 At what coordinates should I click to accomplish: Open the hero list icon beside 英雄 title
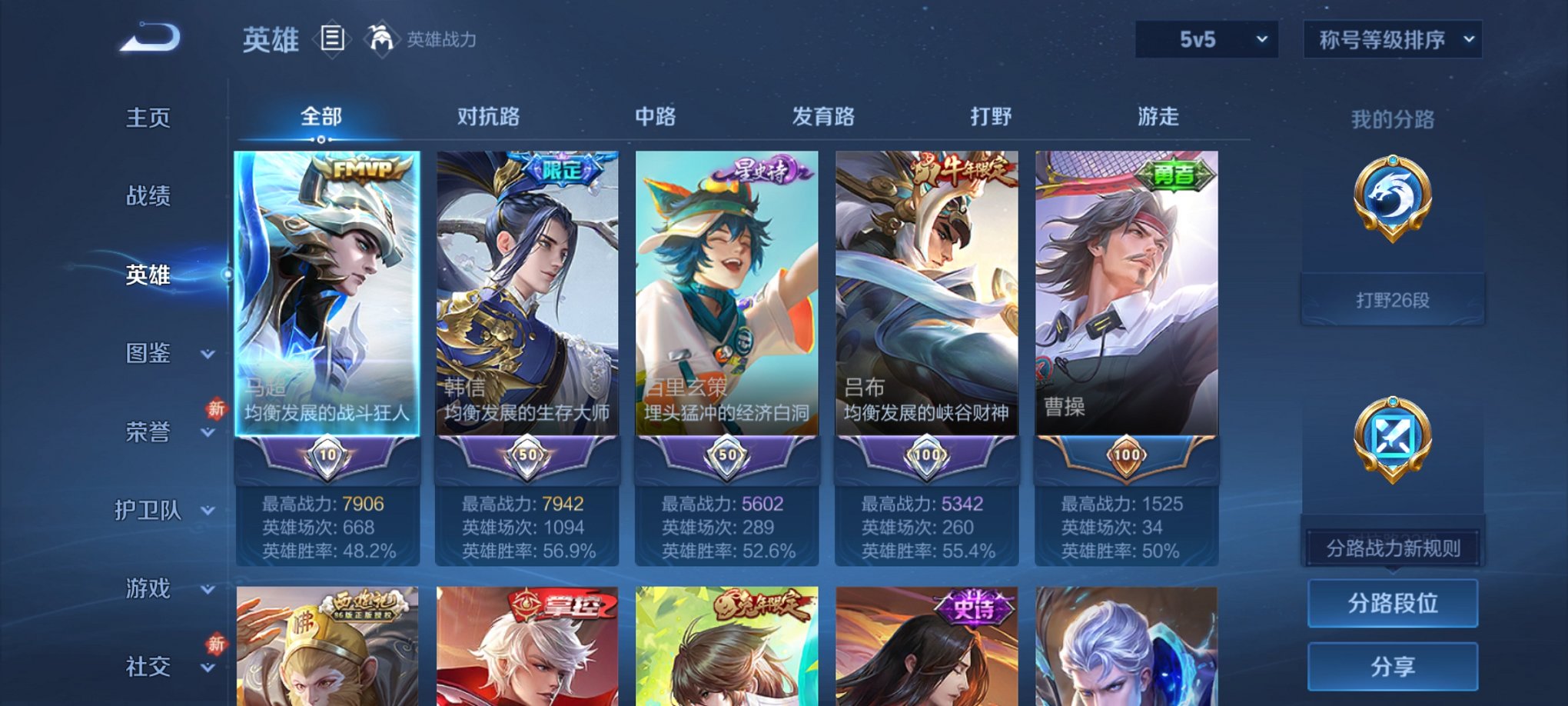pyautogui.click(x=334, y=40)
